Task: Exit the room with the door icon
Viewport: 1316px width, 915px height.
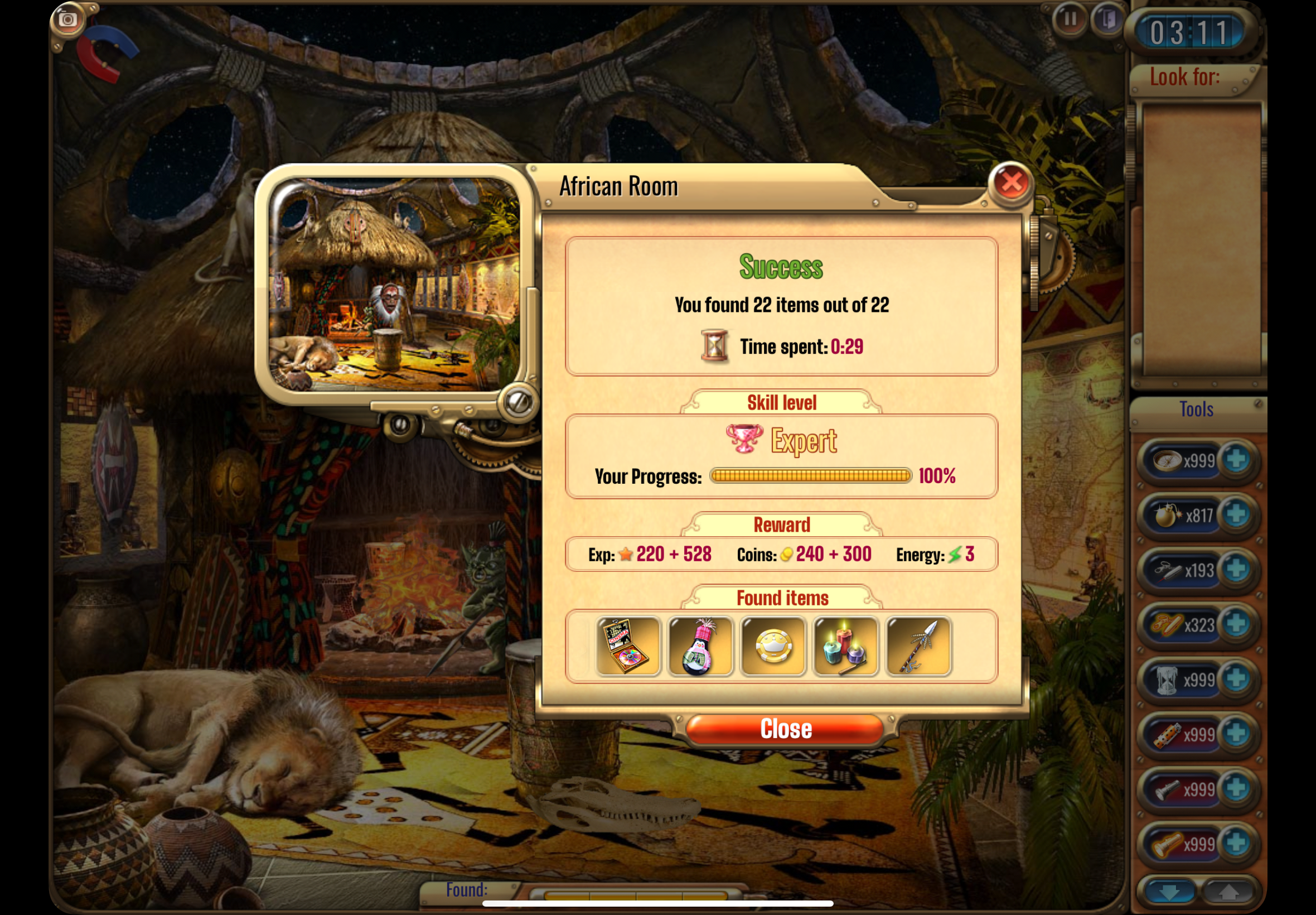Action: pos(1108,20)
